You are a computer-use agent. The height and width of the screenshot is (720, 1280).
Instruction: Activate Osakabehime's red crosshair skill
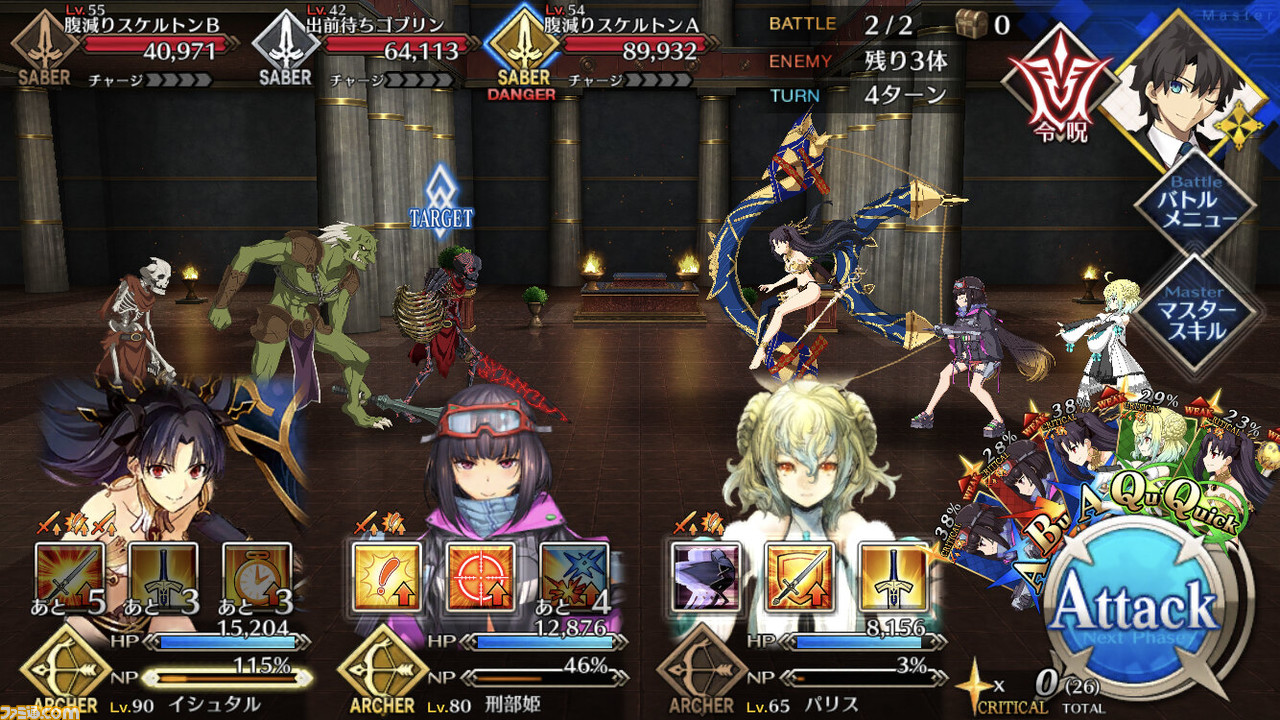[480, 578]
